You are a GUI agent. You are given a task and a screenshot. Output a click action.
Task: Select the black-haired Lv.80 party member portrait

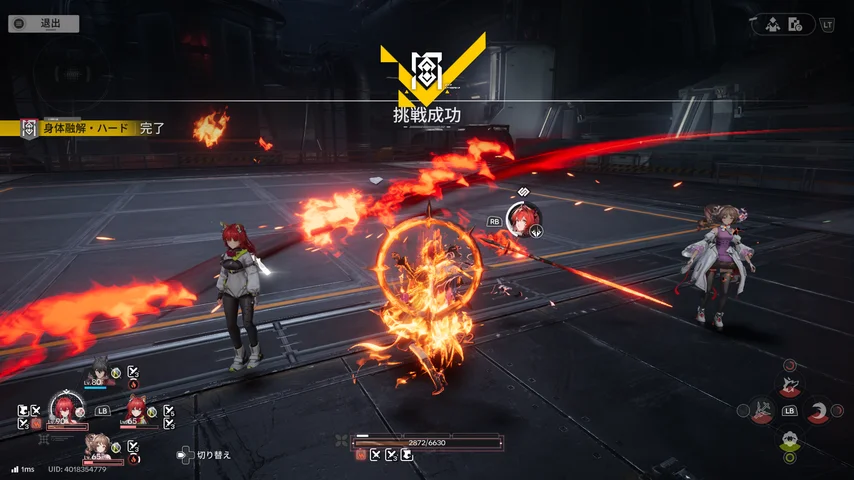pos(99,370)
